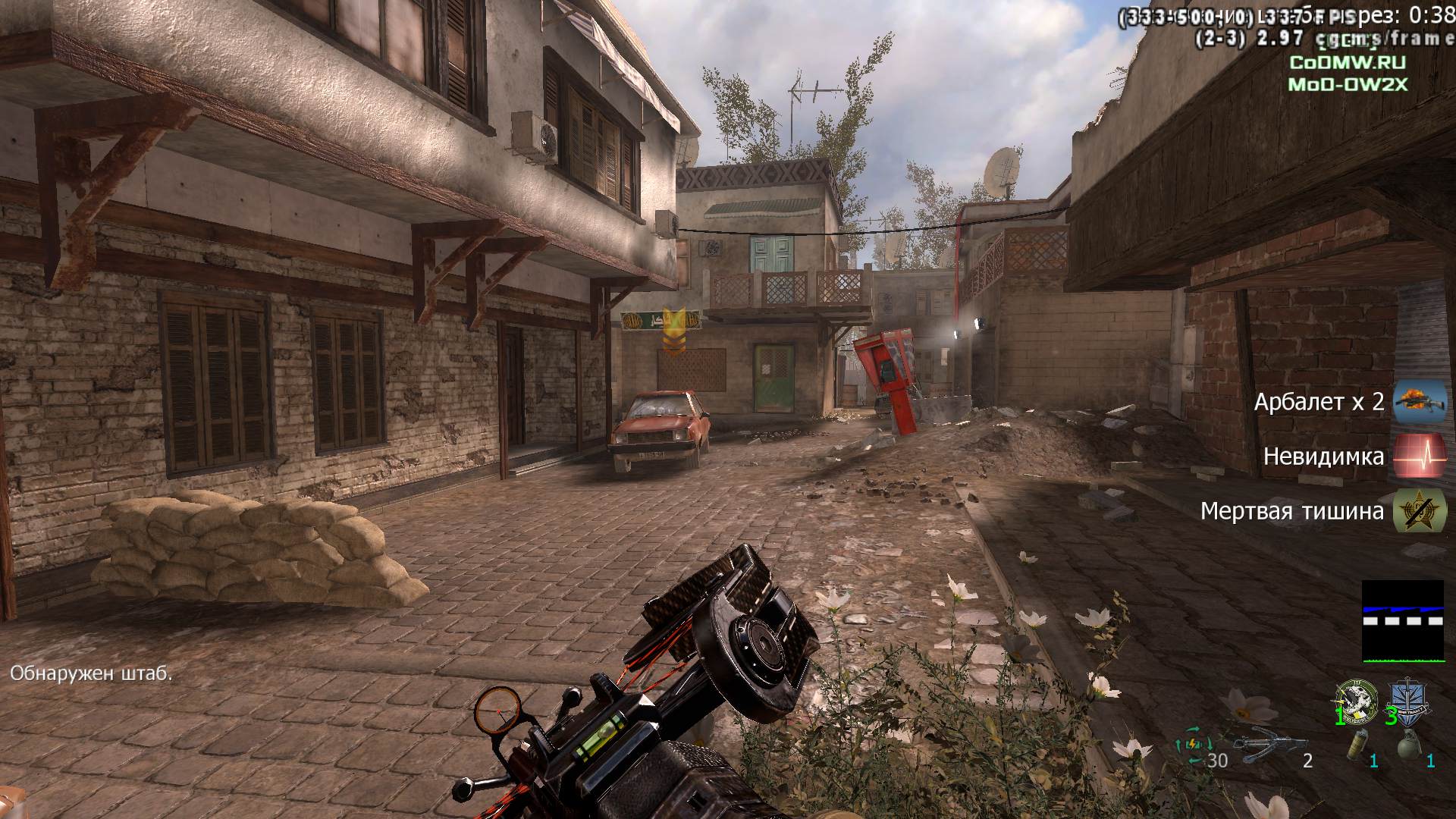
Task: Select the yellow smoke grenade icon
Action: tap(1357, 746)
